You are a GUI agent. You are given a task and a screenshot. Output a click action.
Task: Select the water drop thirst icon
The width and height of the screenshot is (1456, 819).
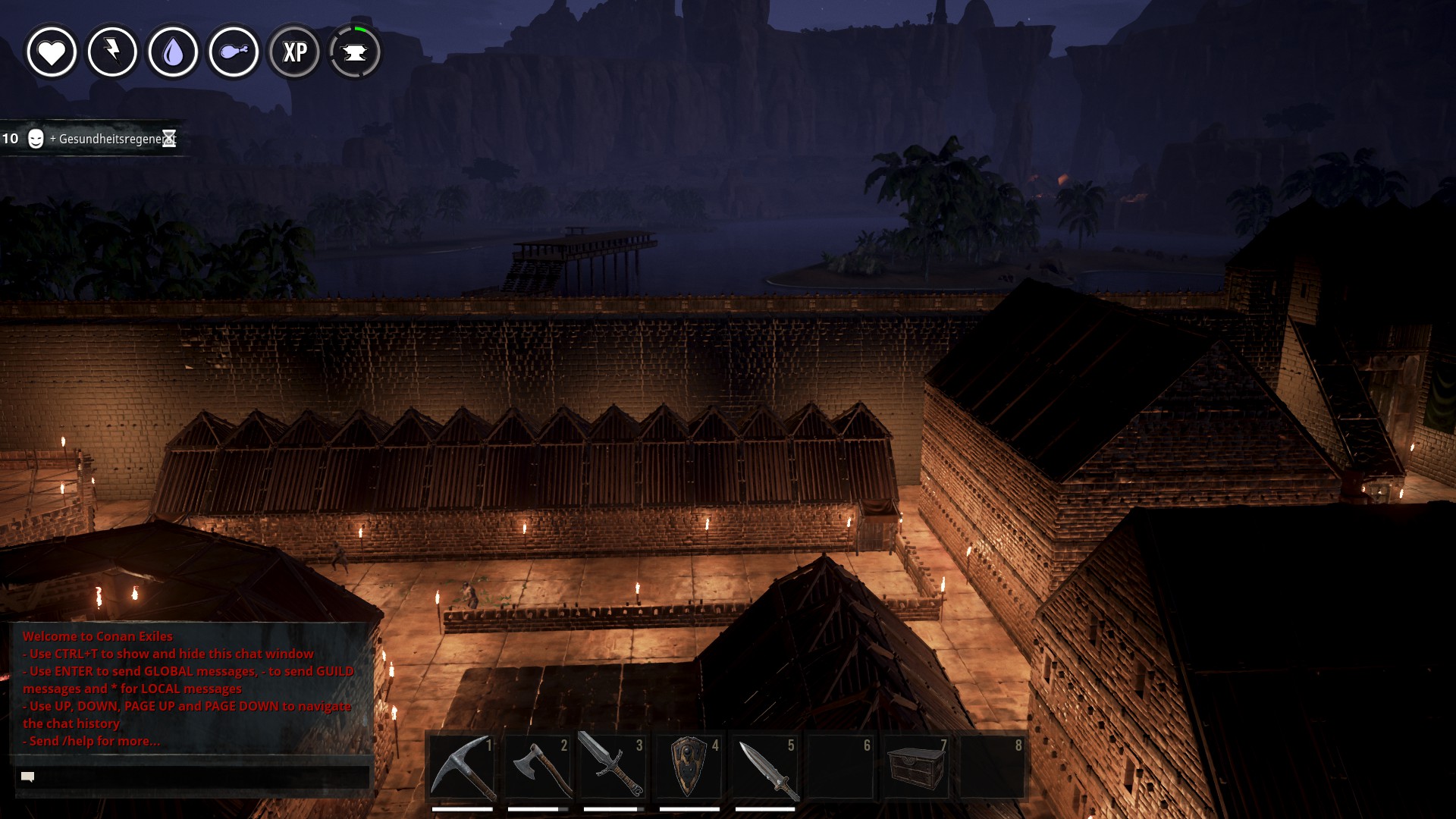173,52
